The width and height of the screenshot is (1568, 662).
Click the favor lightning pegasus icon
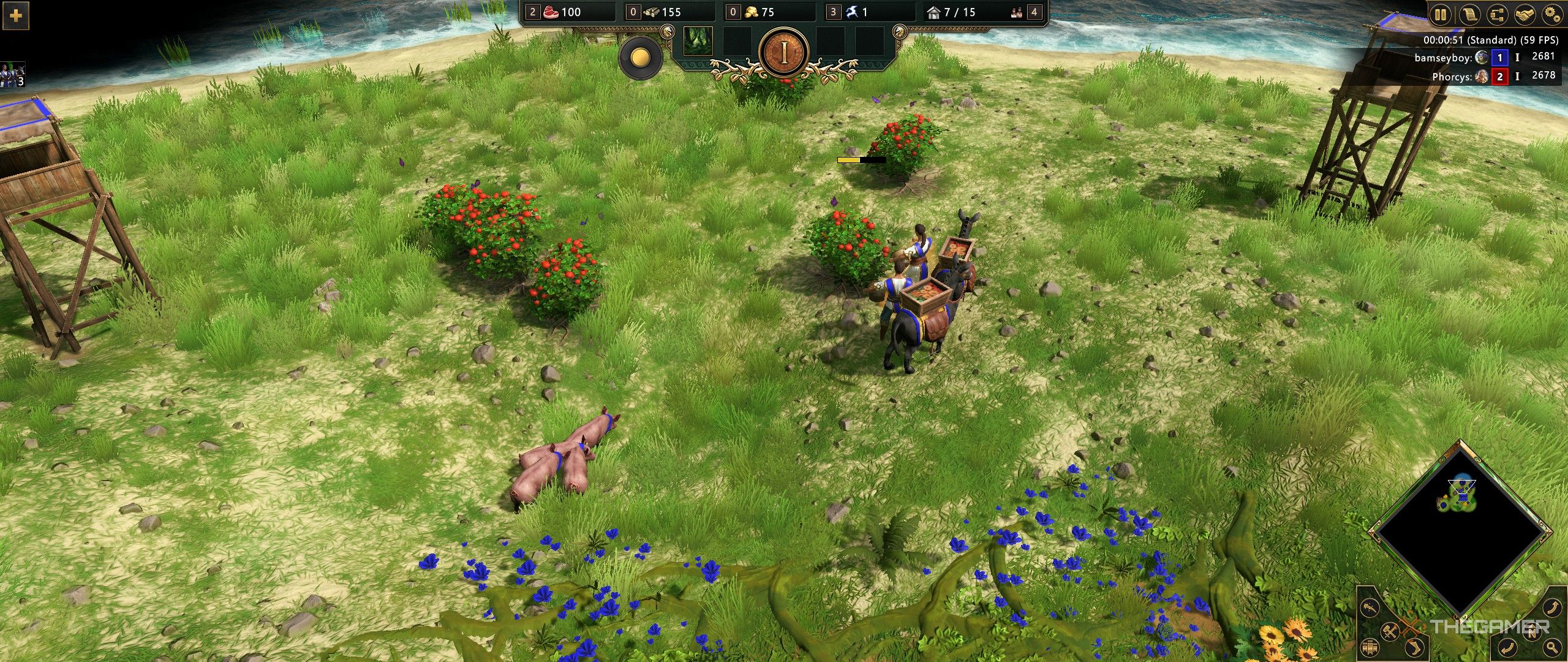852,12
